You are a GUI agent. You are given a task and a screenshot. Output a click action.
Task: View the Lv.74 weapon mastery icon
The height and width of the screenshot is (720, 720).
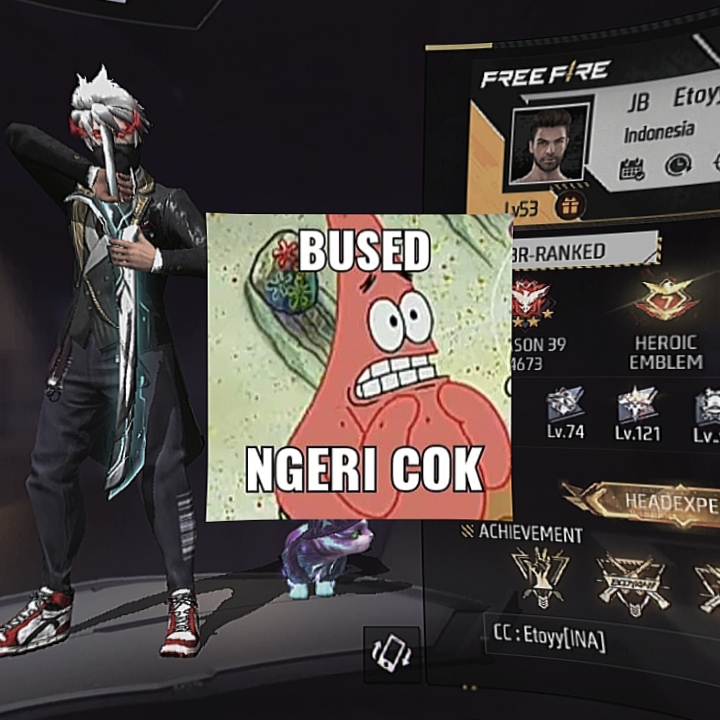click(564, 405)
